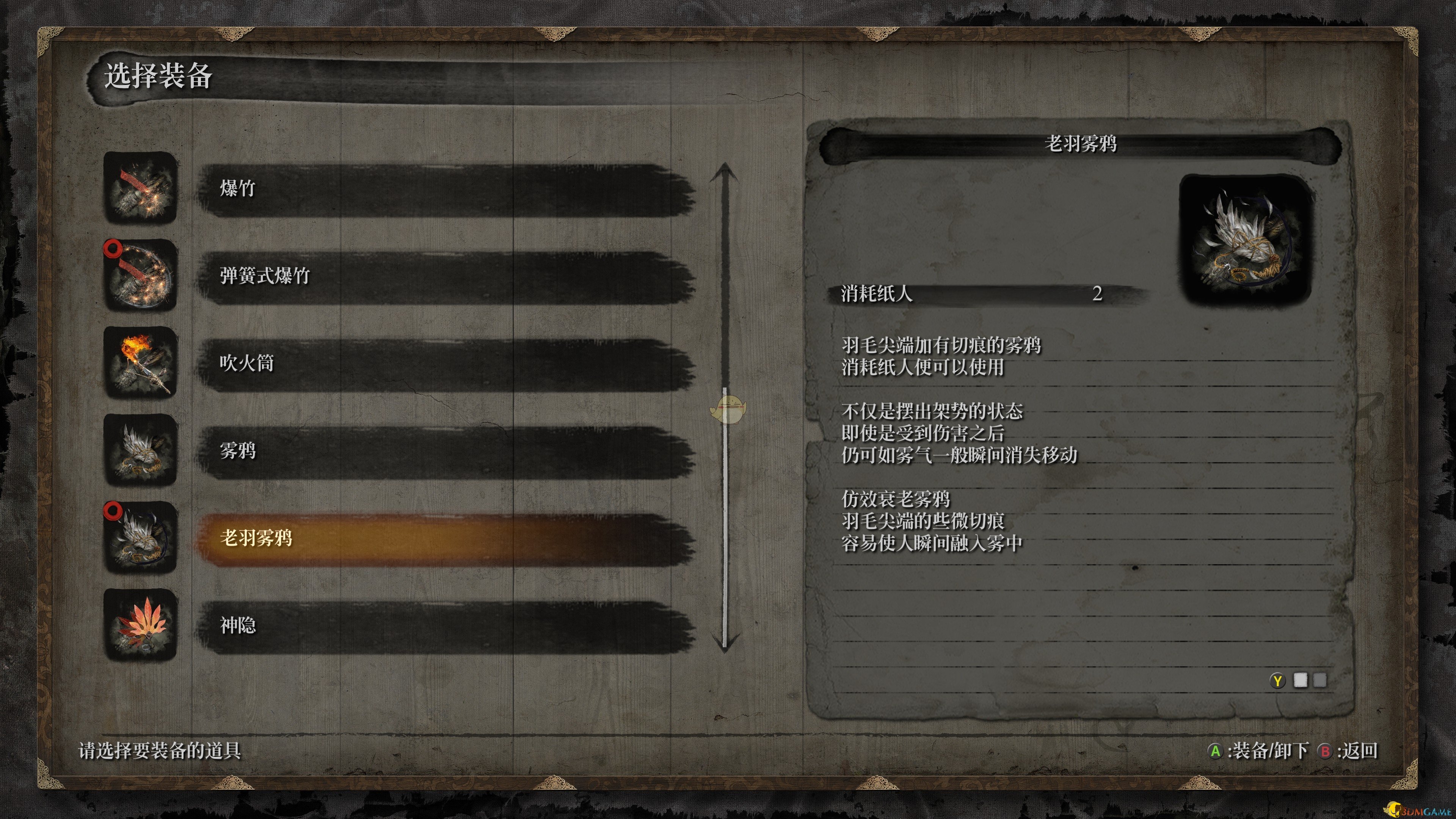
Task: Select the 神隐 list entry
Action: [446, 626]
